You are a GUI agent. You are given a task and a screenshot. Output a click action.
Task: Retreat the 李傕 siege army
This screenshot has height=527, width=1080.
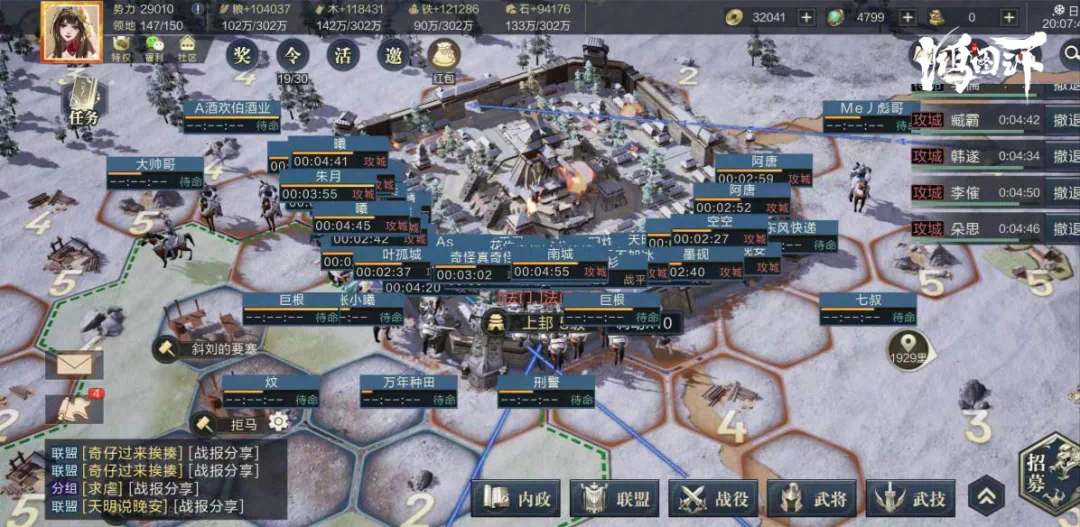point(1063,192)
